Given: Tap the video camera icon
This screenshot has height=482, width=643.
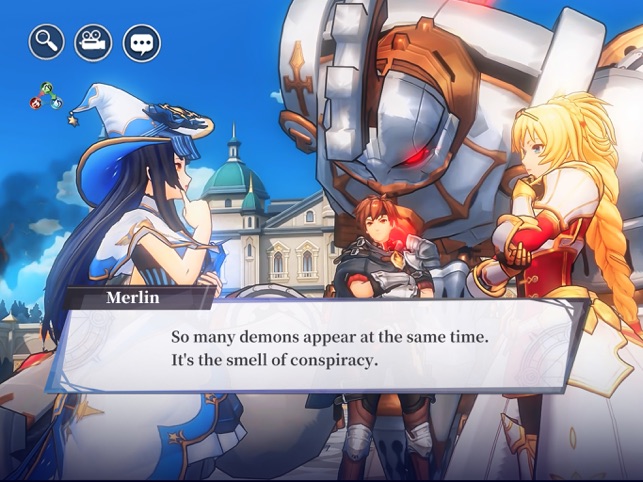Looking at the screenshot, I should [x=94, y=42].
